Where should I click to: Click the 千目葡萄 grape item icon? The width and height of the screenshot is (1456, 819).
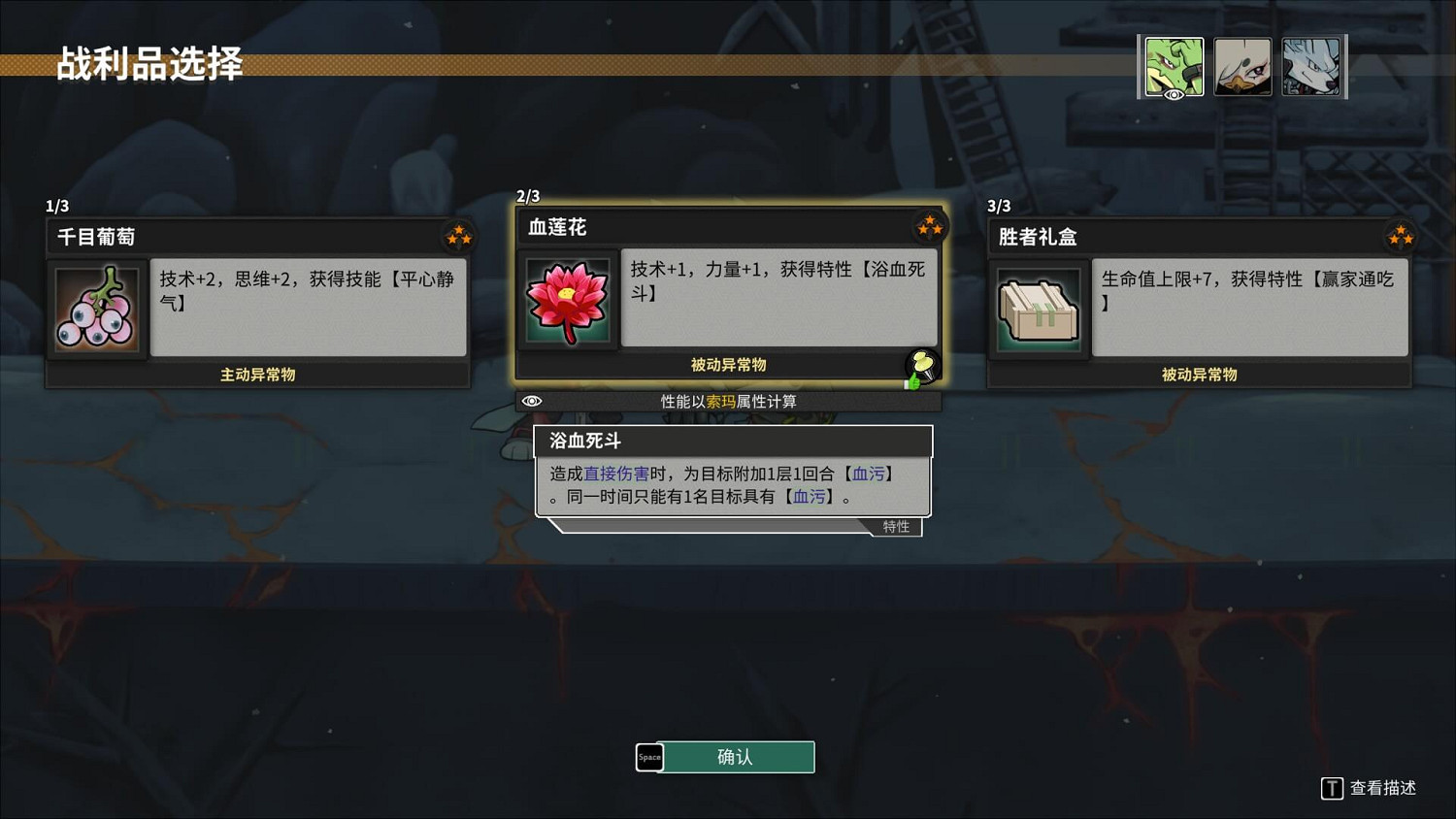[x=96, y=308]
